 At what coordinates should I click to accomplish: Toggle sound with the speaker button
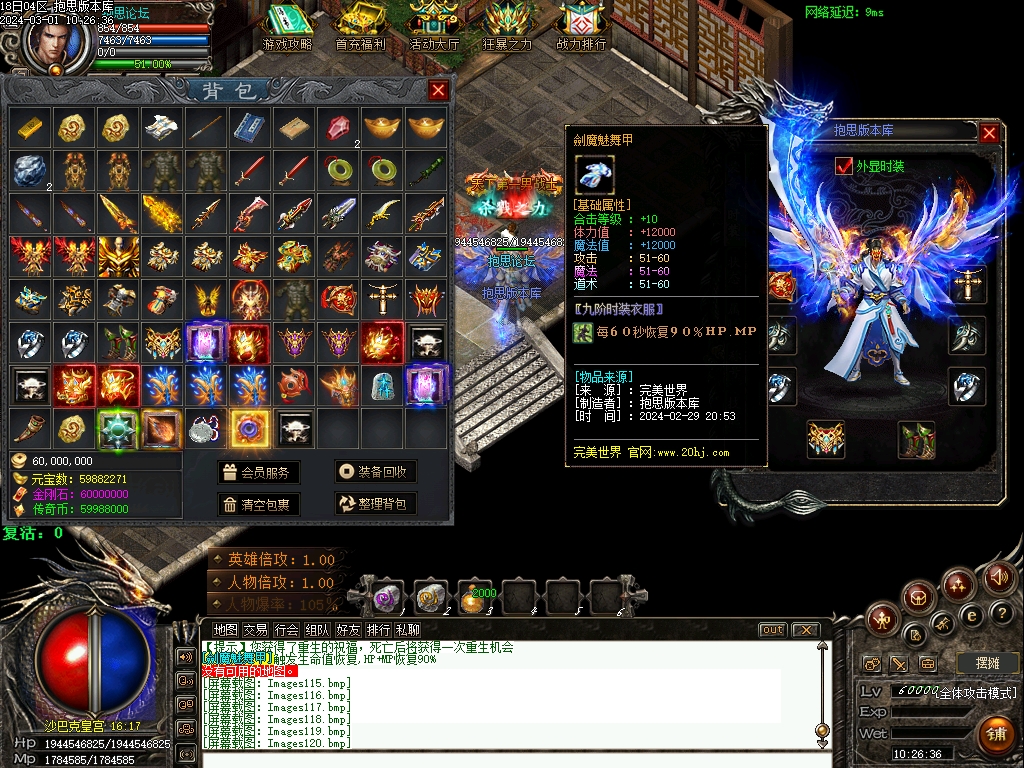point(998,577)
